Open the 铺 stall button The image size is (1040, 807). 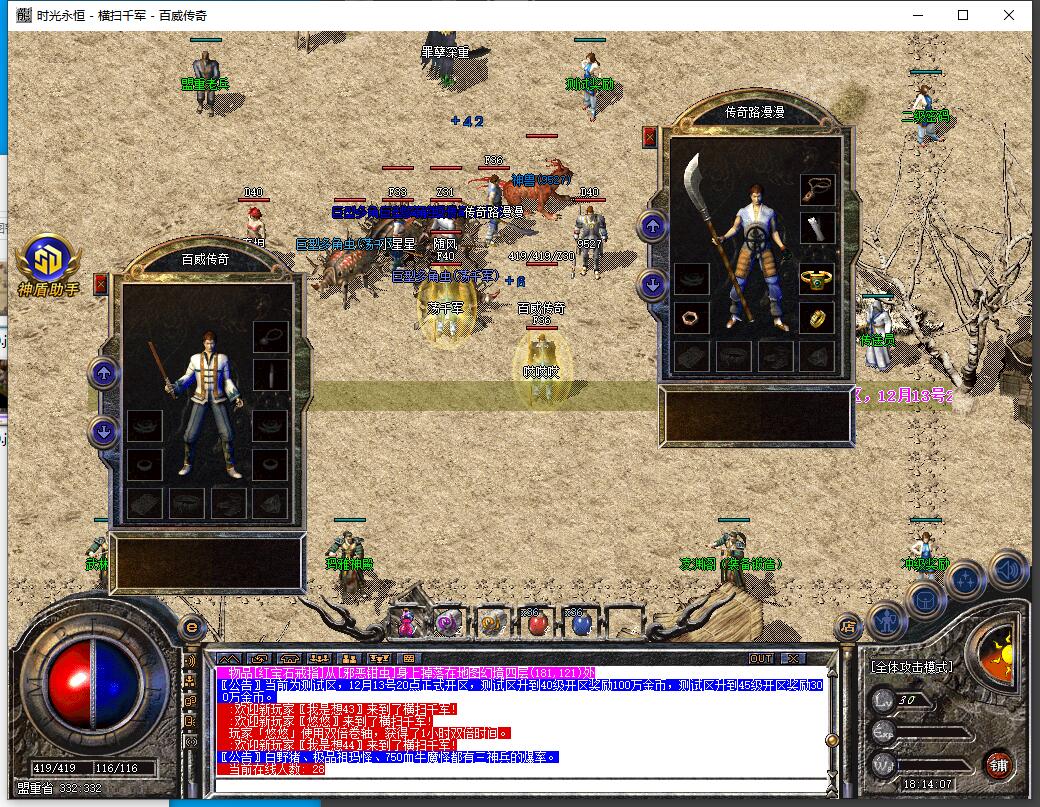(x=997, y=765)
